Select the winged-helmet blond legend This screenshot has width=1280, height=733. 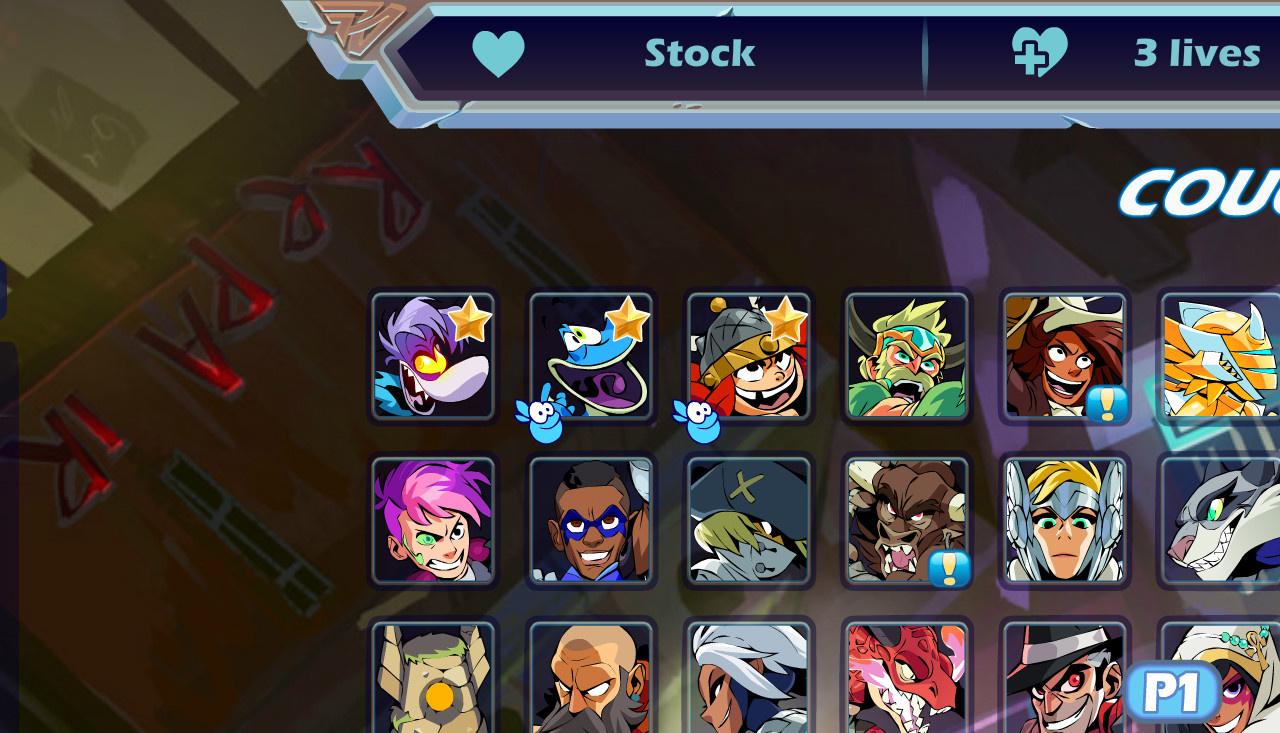pyautogui.click(x=1063, y=521)
